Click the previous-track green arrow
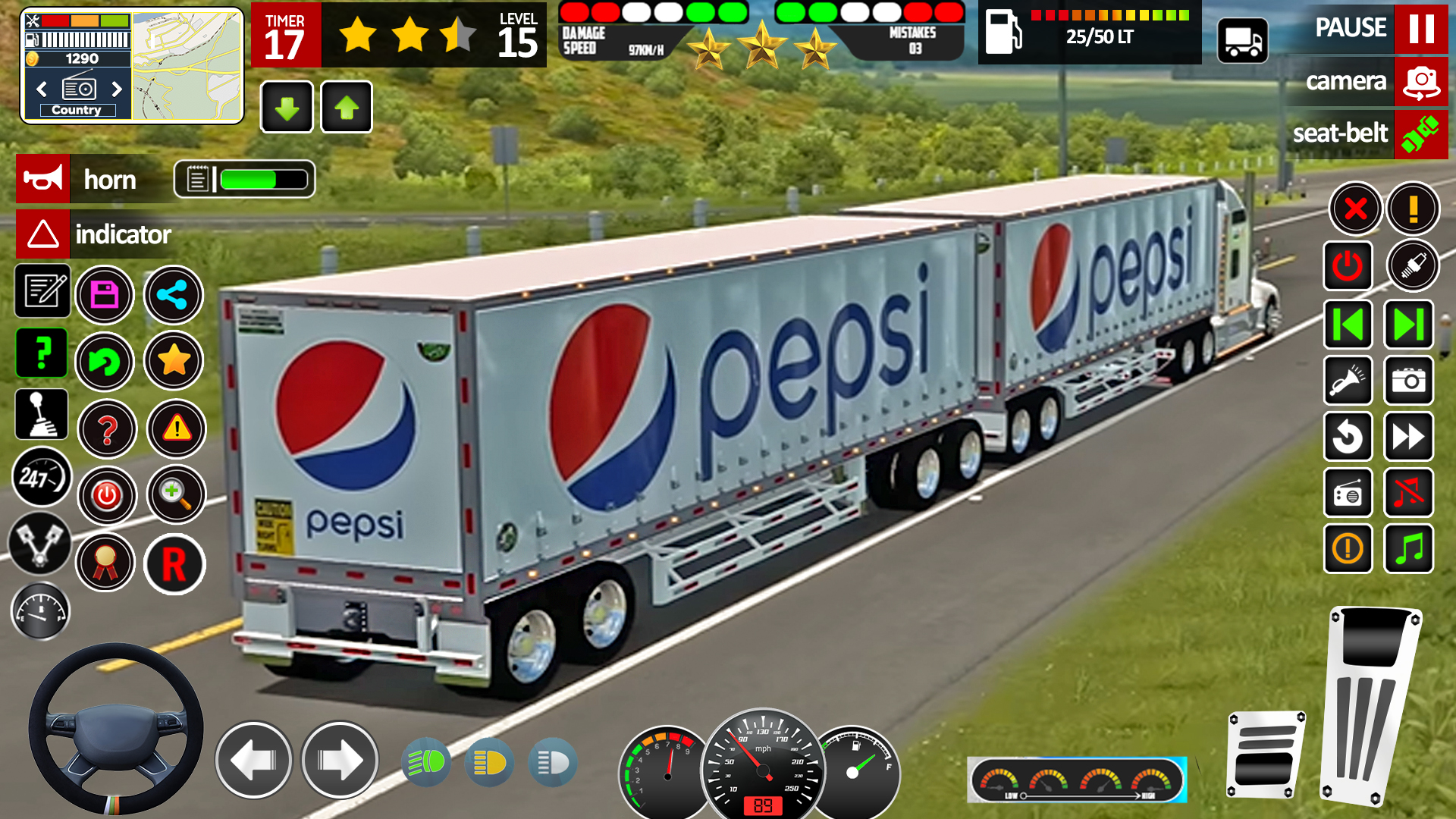This screenshot has width=1456, height=819. click(x=1348, y=325)
